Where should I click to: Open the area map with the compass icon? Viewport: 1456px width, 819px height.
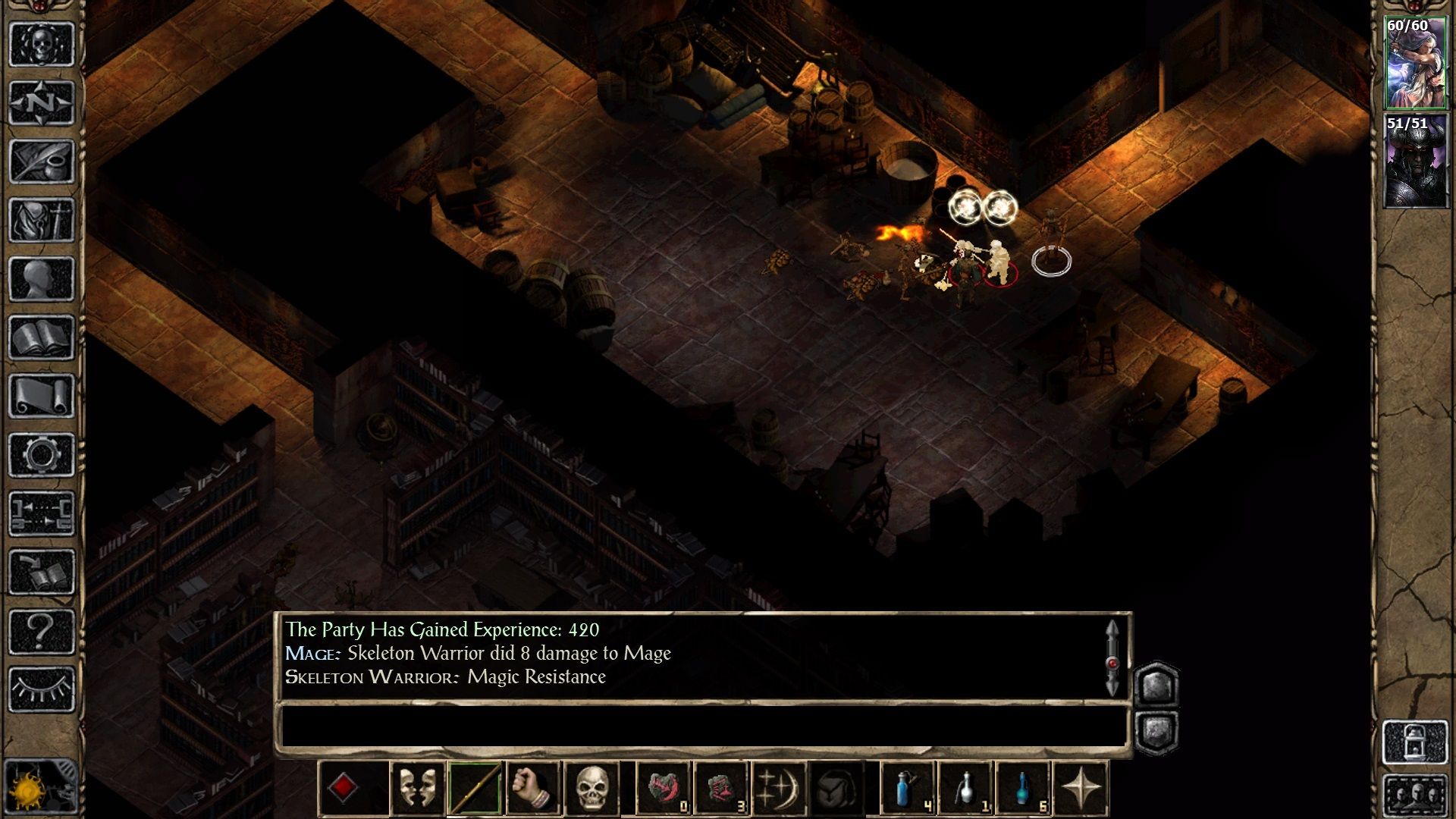[x=42, y=103]
